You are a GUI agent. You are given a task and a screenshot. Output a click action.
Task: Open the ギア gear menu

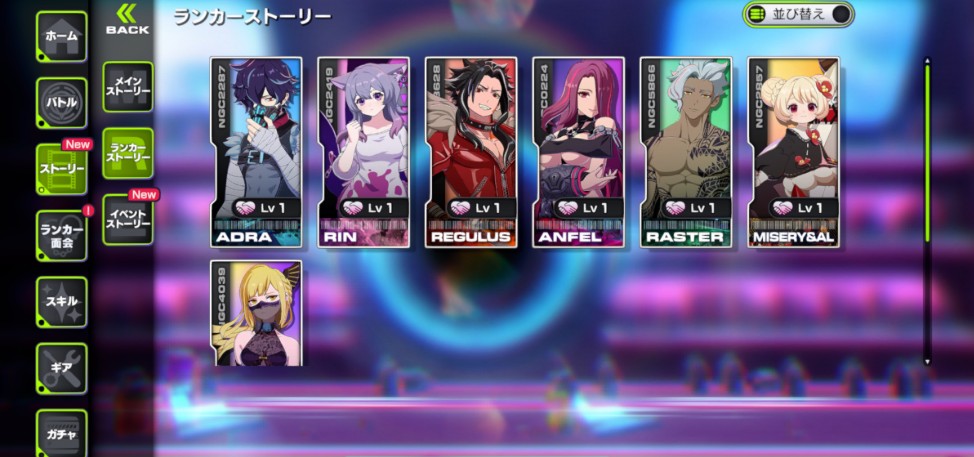(x=62, y=367)
